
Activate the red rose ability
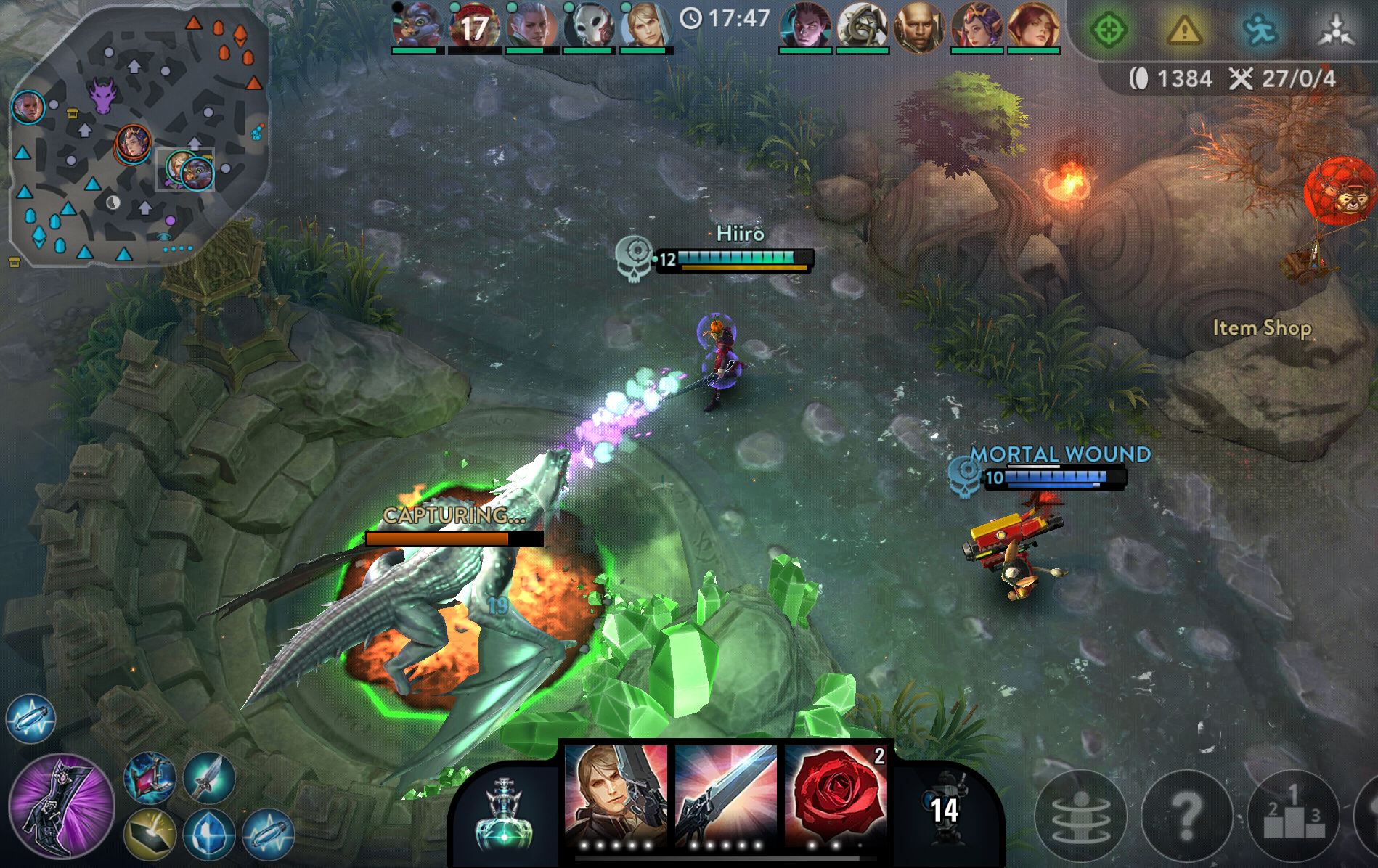836,796
